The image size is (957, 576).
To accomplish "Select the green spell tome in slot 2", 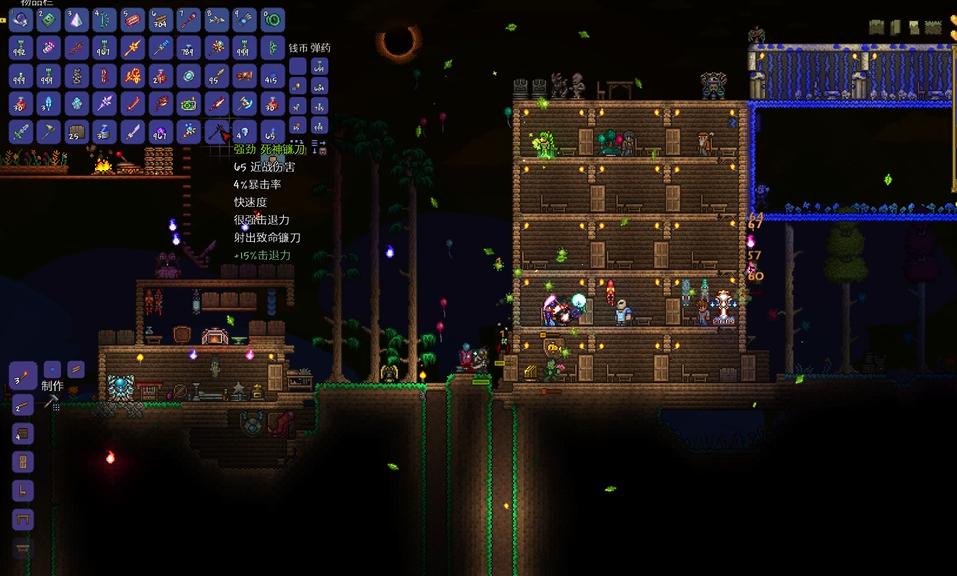I will click(x=49, y=19).
